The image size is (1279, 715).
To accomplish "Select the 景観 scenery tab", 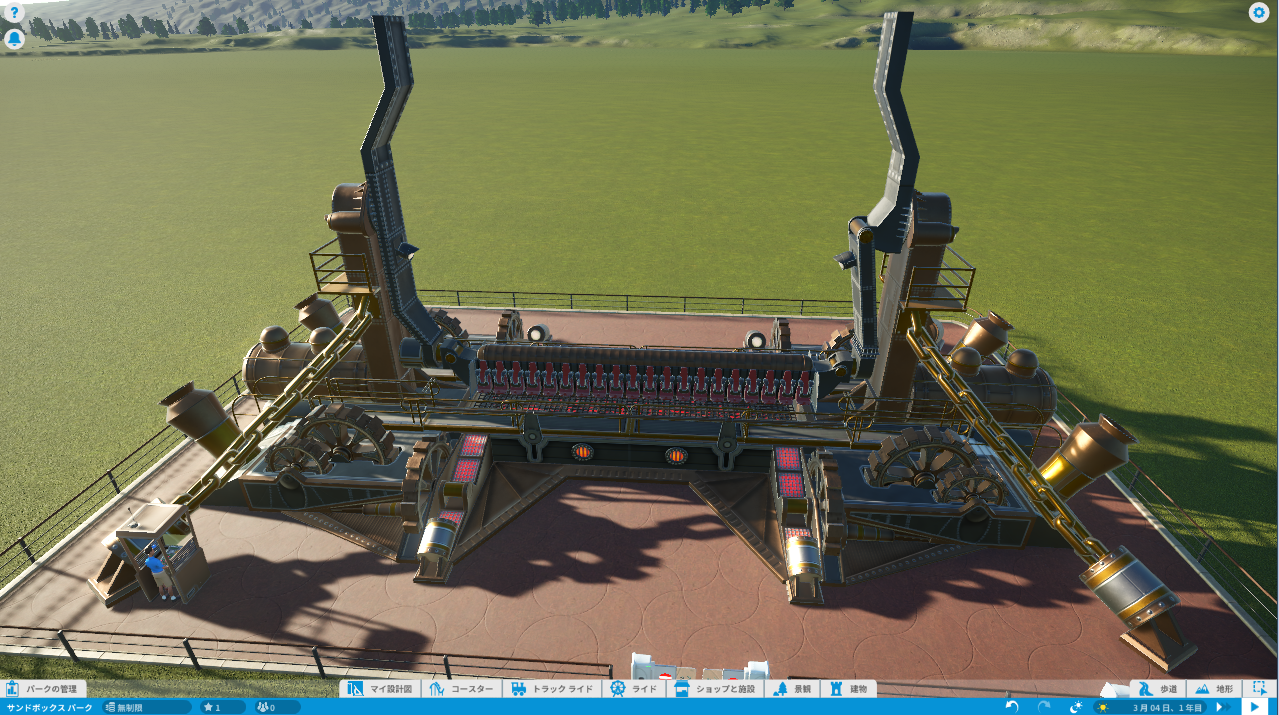I will pos(792,689).
